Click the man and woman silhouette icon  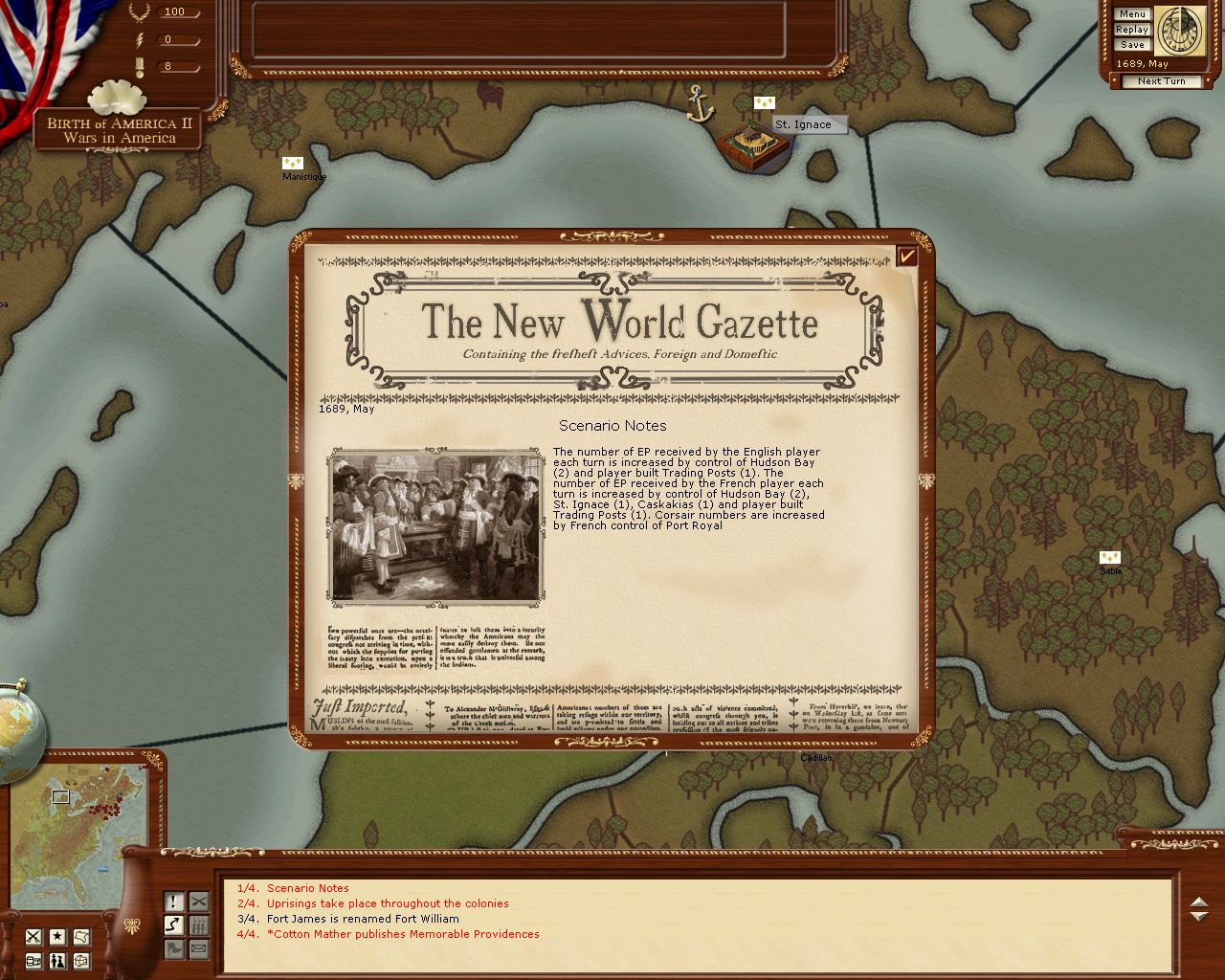click(x=57, y=960)
